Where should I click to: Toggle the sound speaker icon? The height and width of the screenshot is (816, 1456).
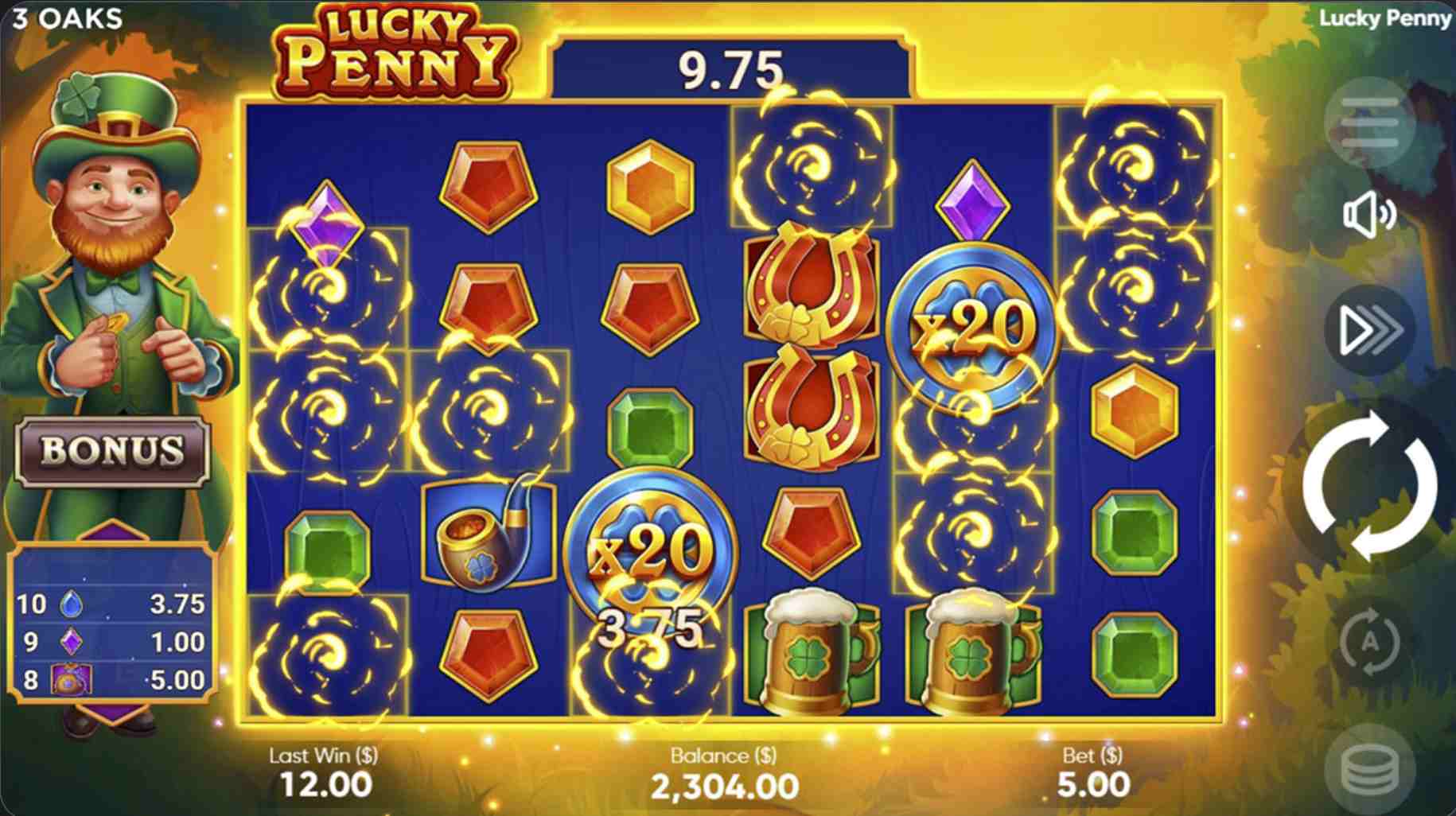click(1369, 214)
